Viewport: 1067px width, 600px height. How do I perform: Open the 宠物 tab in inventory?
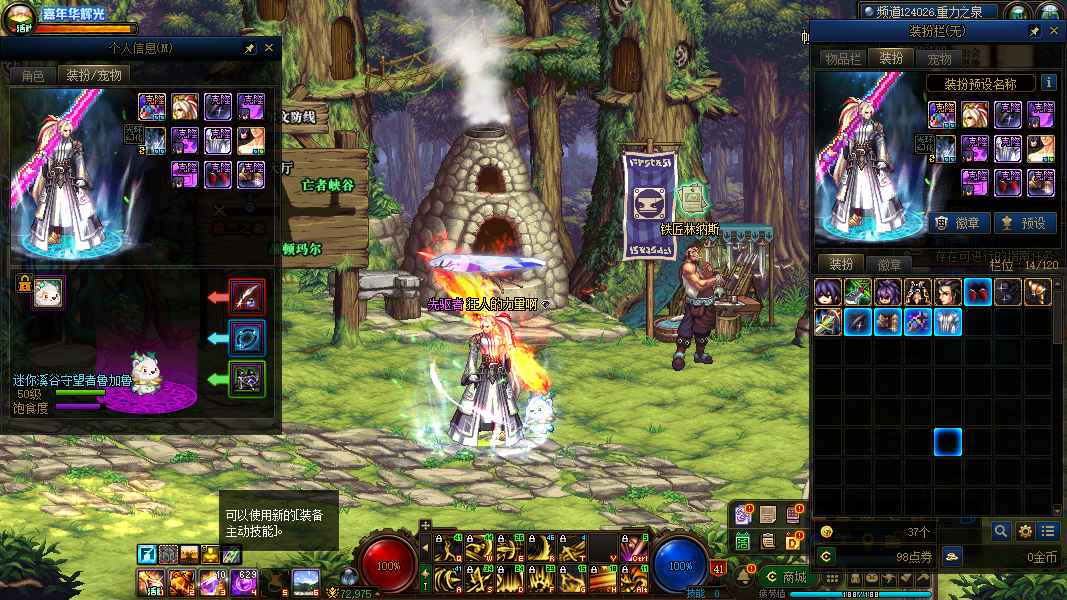pos(939,59)
